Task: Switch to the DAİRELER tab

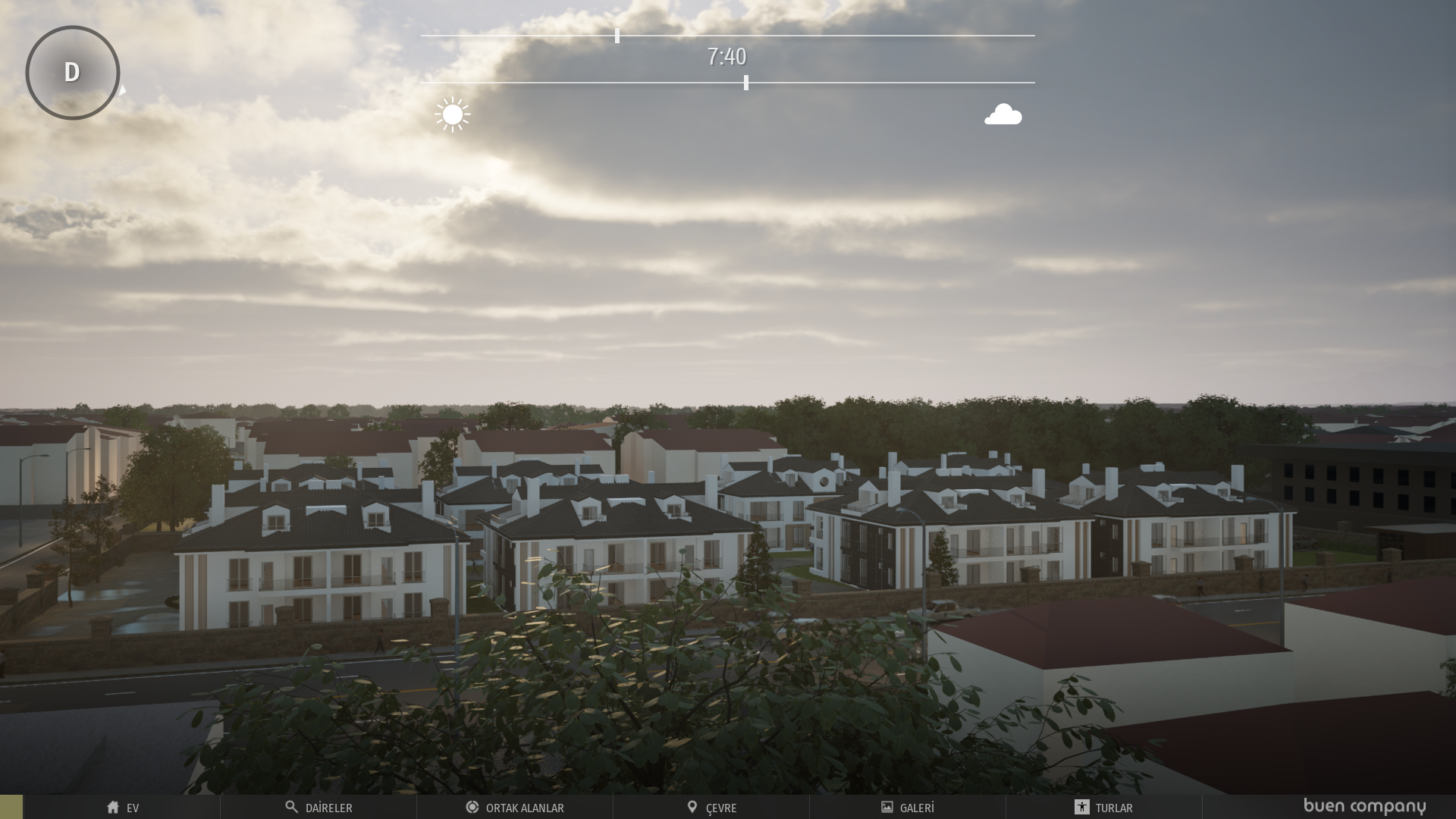Action: coord(318,808)
